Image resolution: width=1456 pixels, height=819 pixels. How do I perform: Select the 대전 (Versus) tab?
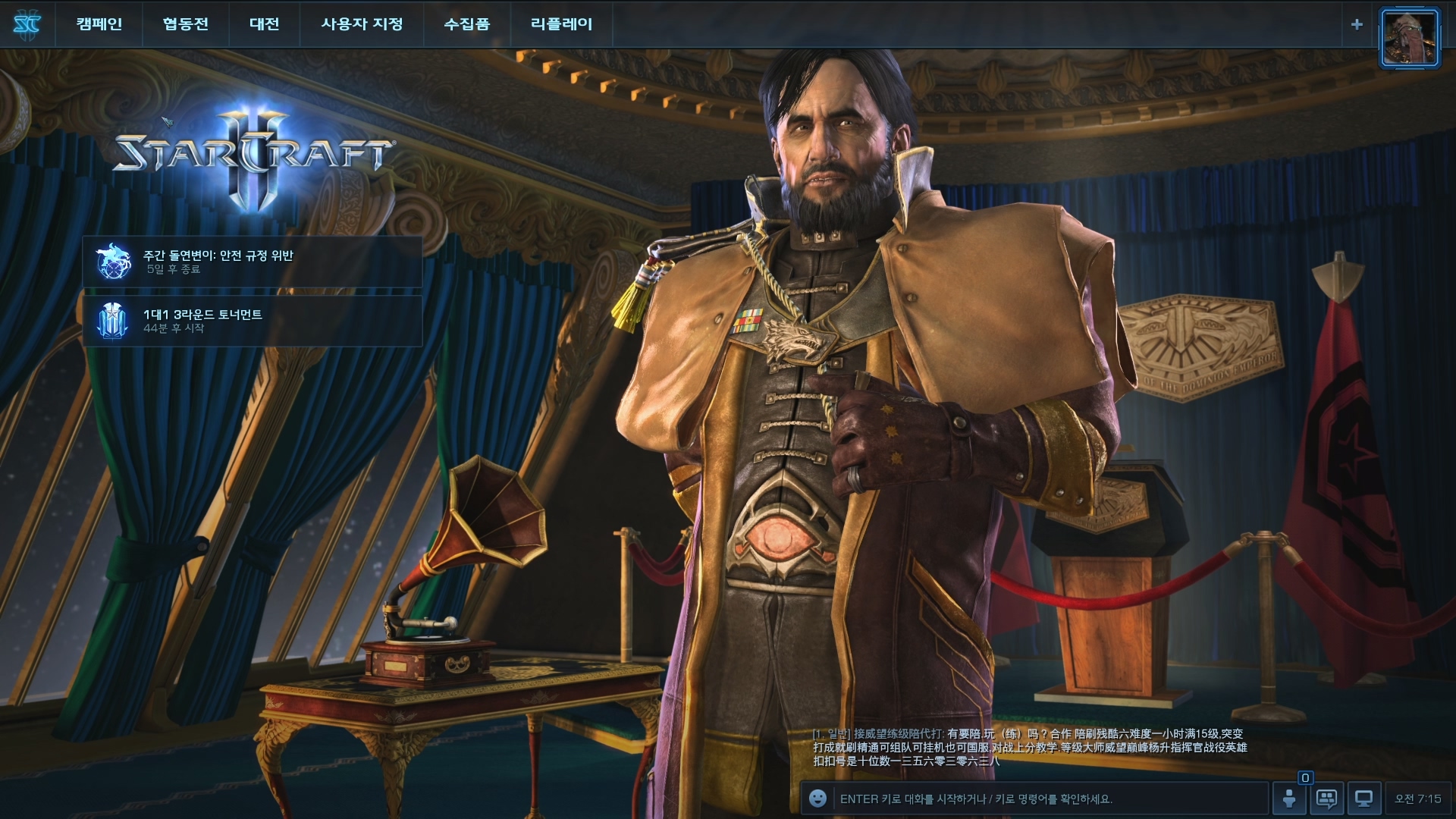(x=264, y=24)
